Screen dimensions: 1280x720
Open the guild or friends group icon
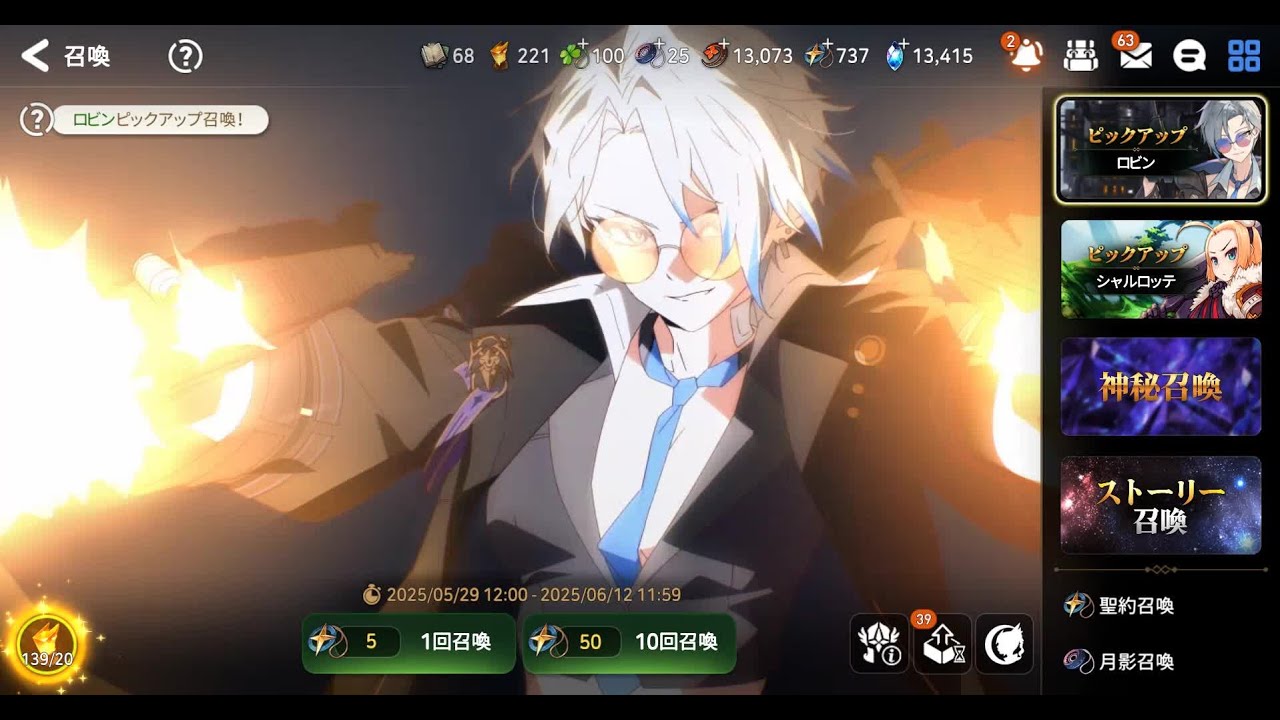[1080, 56]
